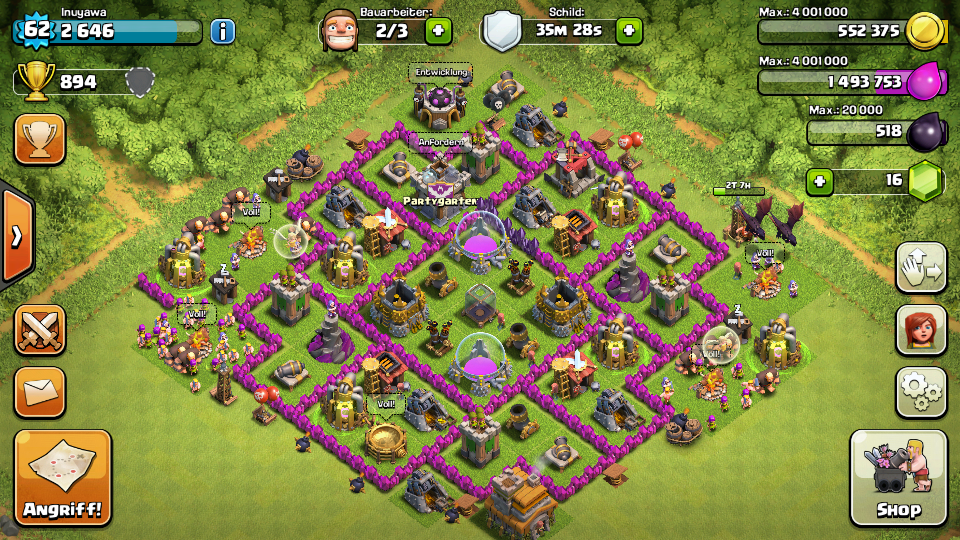960x540 pixels.
Task: Add a builder with the green plus
Action: pyautogui.click(x=438, y=31)
